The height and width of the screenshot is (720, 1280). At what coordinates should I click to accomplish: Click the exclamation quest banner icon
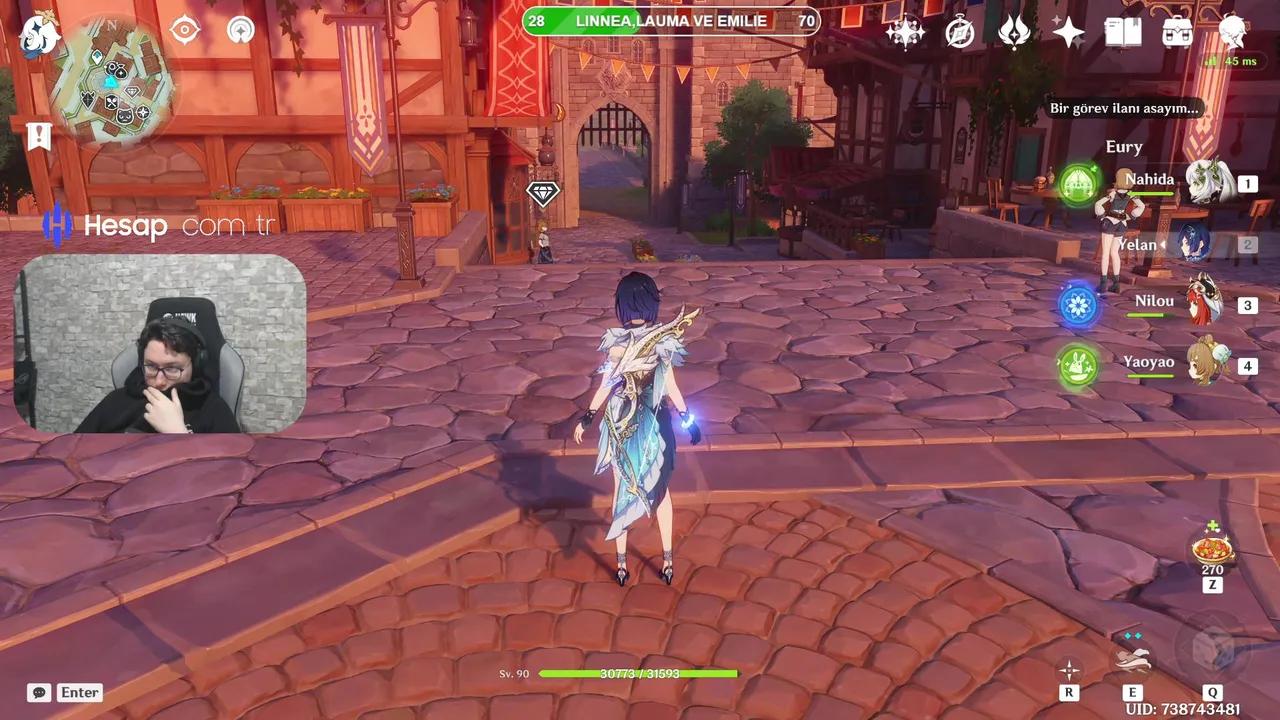coord(38,136)
